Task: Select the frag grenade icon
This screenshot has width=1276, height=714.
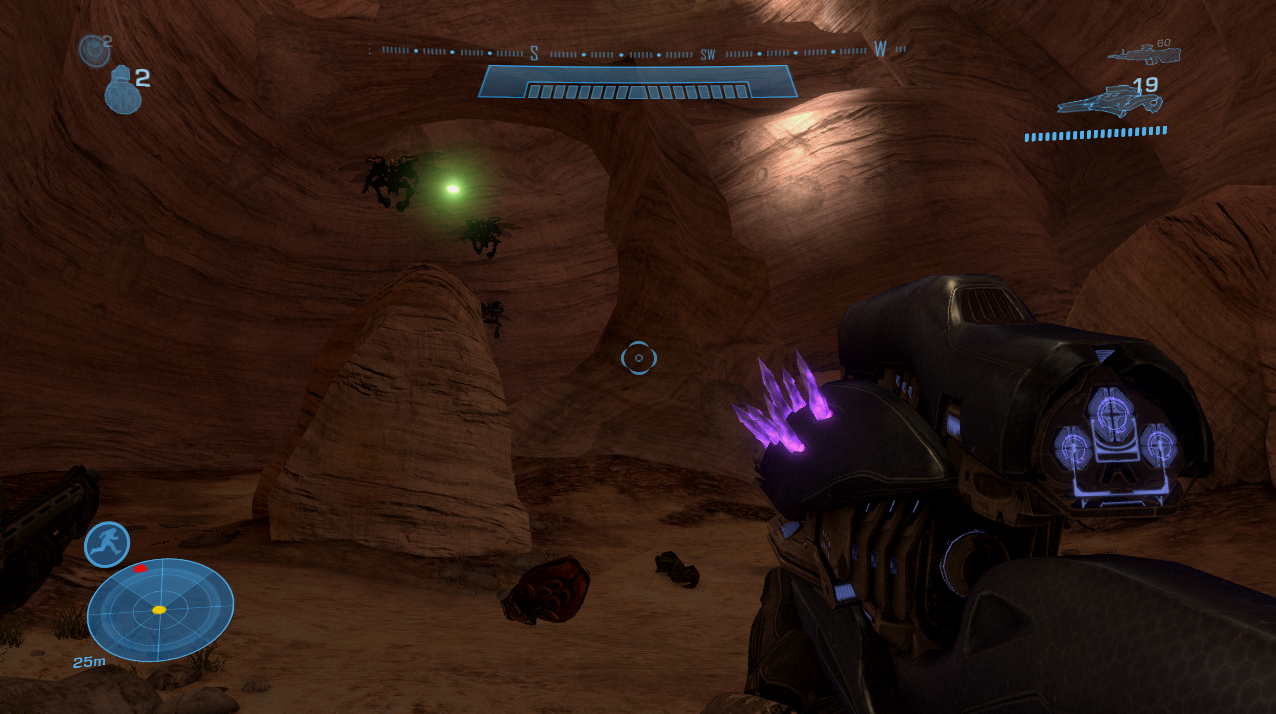Action: tap(122, 90)
